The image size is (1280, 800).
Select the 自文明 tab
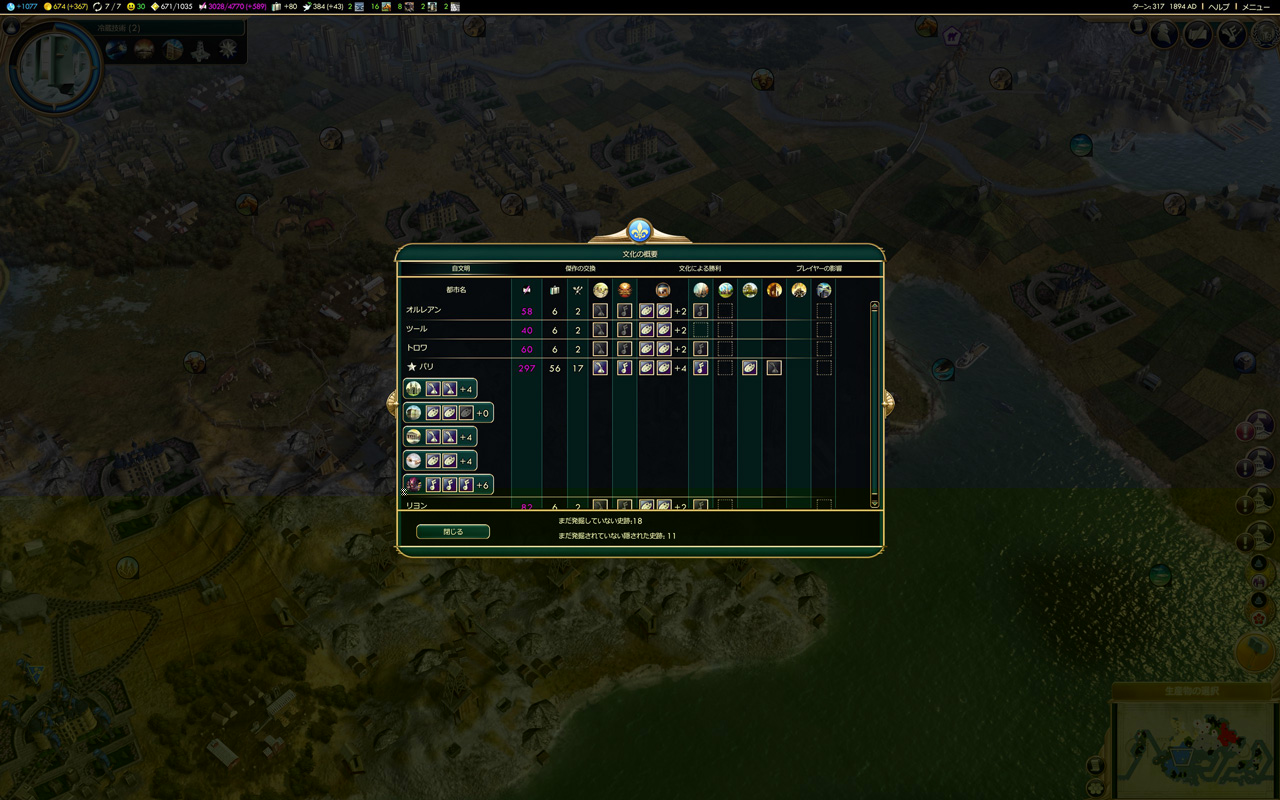pos(460,269)
